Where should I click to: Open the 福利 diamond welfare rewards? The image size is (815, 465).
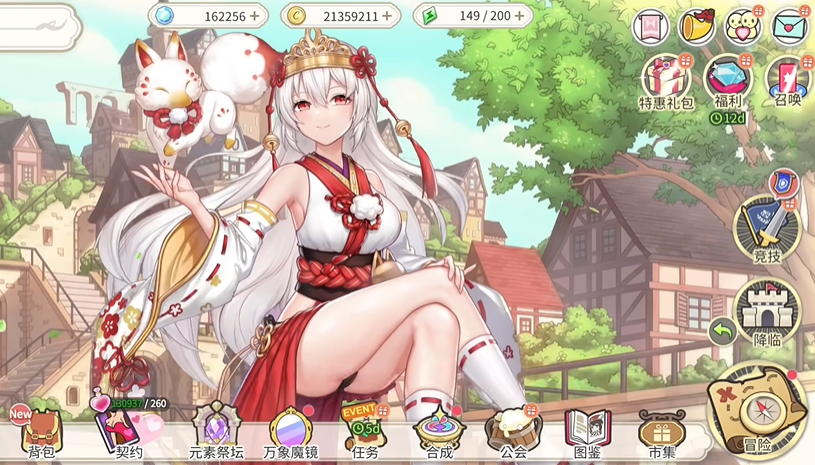click(x=727, y=80)
